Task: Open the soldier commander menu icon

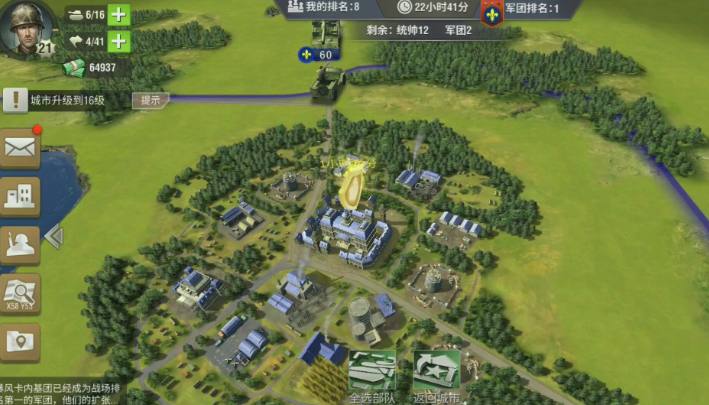Action: 21,243
